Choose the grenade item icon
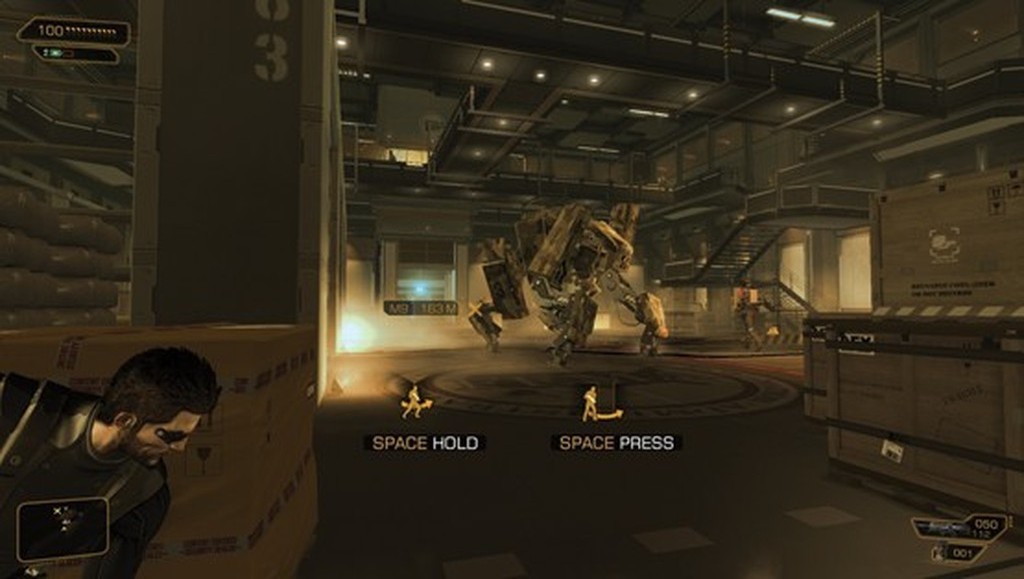The image size is (1024, 579). click(939, 553)
